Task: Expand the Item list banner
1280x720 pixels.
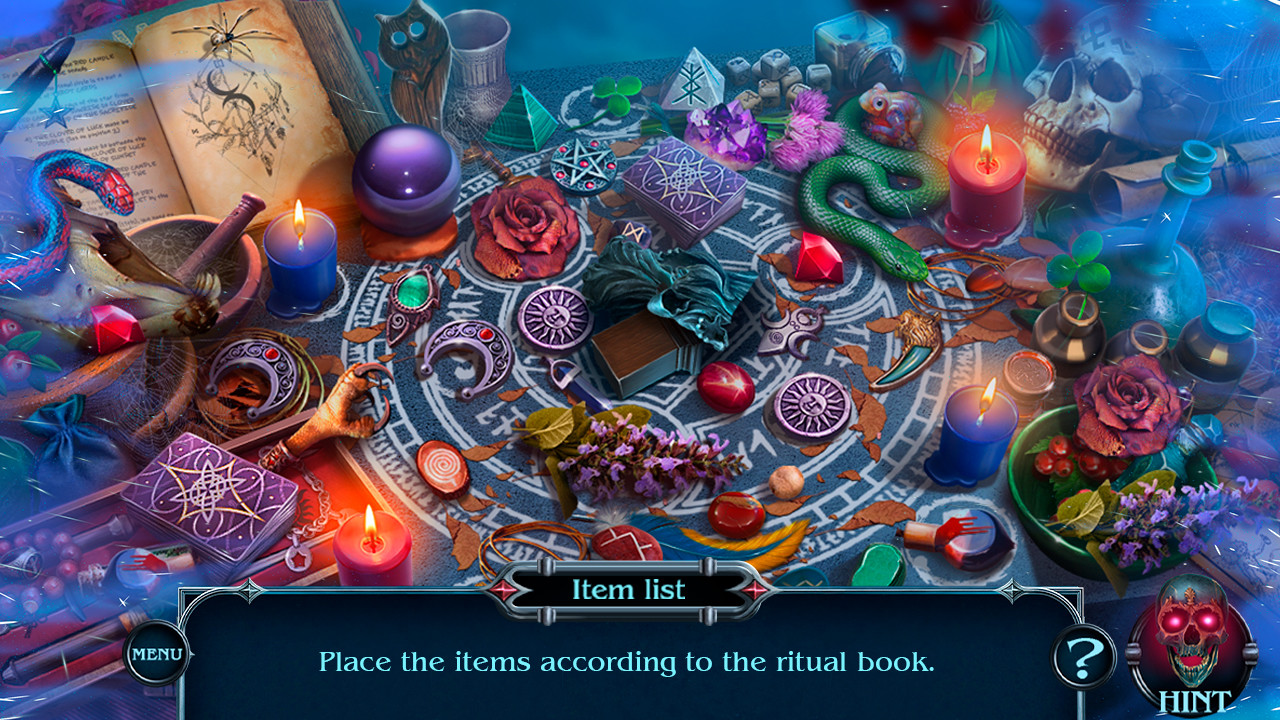Action: [x=628, y=590]
